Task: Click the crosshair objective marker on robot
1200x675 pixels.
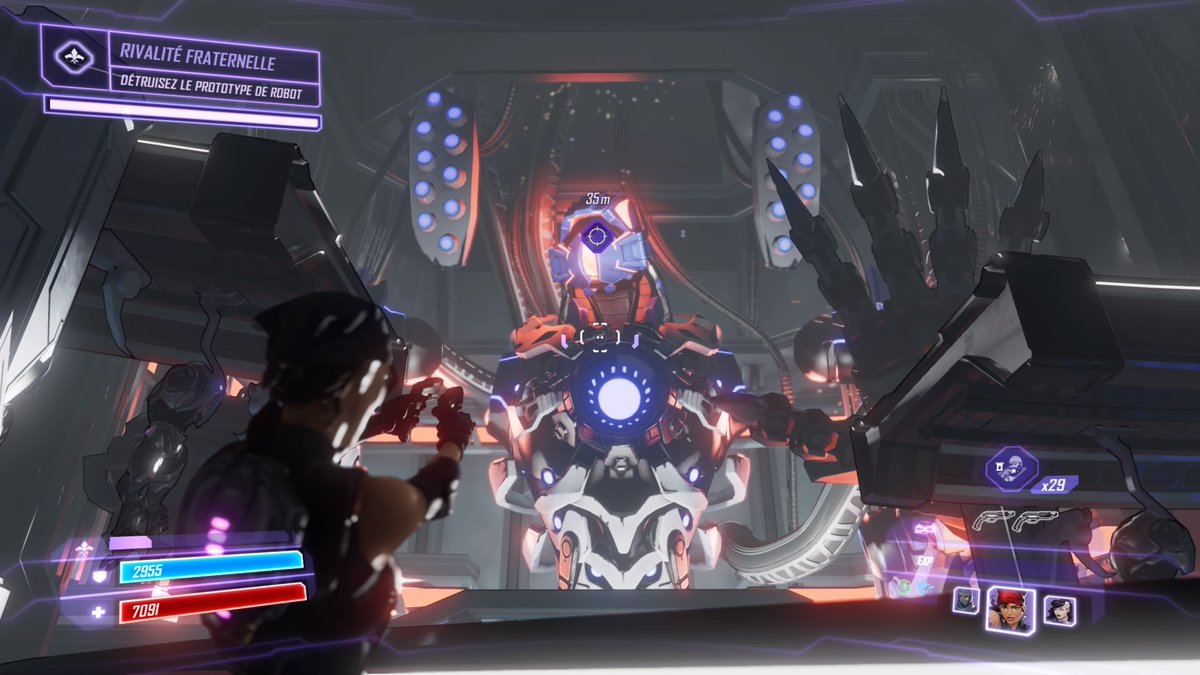Action: tap(597, 237)
